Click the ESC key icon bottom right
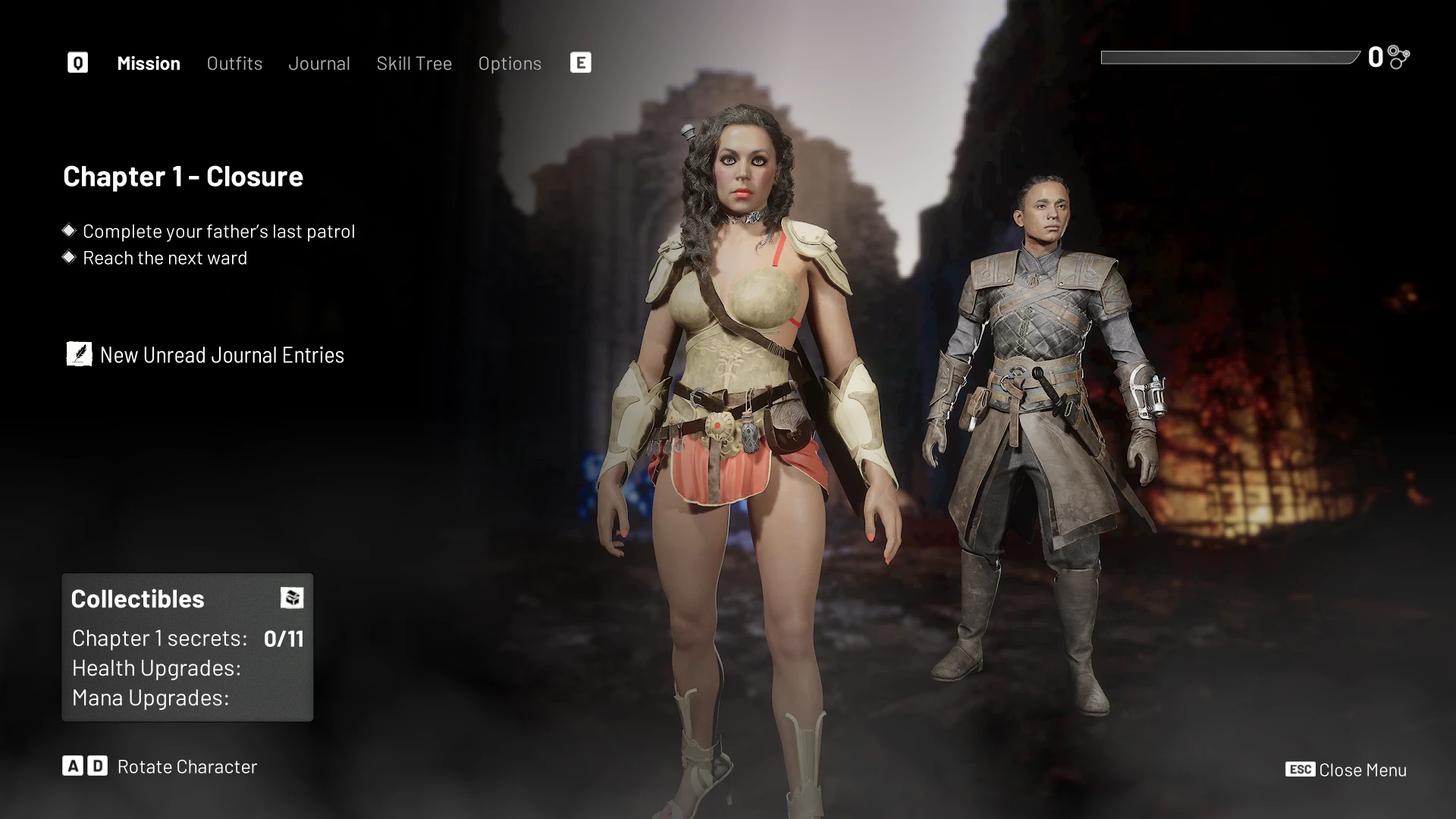 [1300, 770]
